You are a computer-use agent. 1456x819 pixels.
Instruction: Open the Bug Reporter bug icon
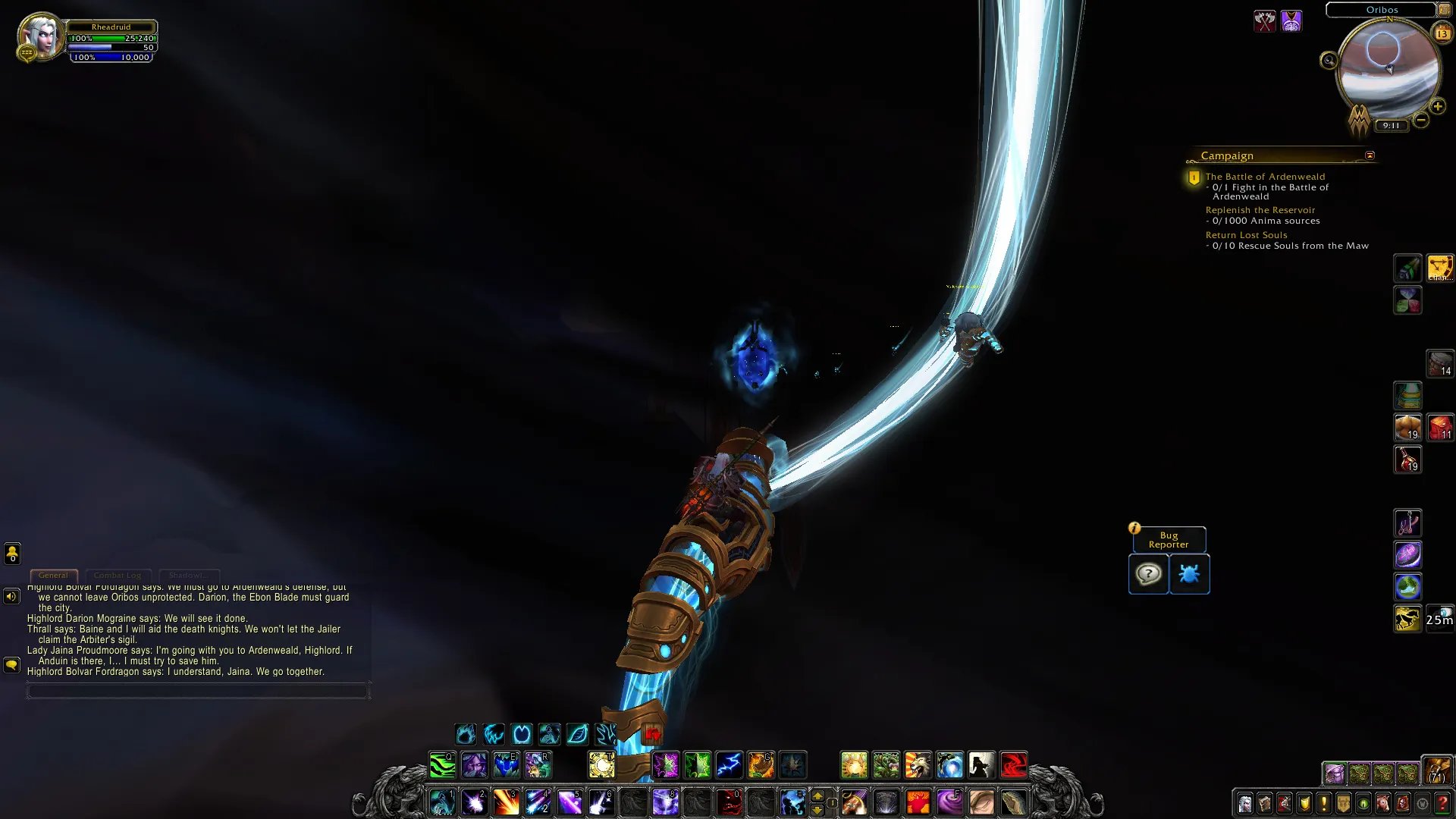1189,574
